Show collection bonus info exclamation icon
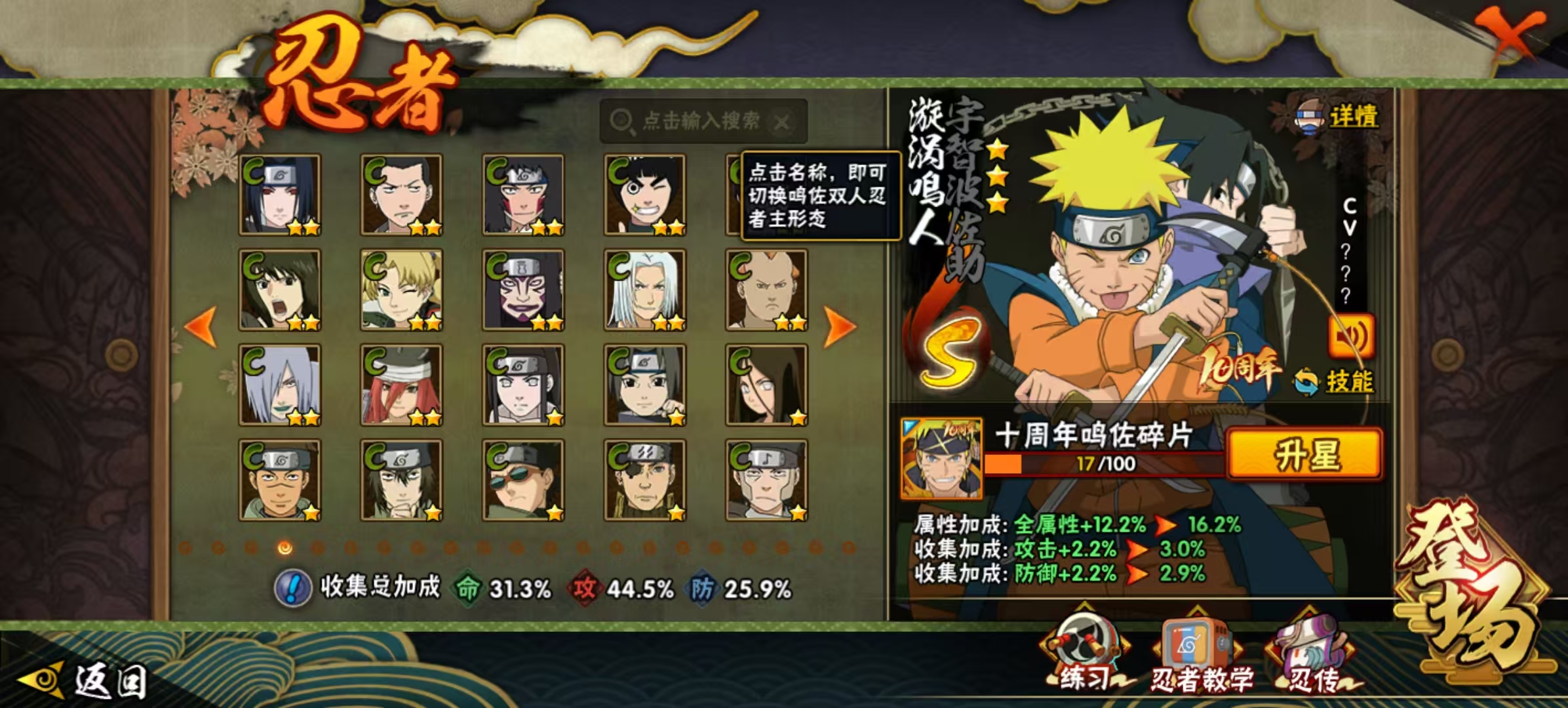 click(x=292, y=587)
